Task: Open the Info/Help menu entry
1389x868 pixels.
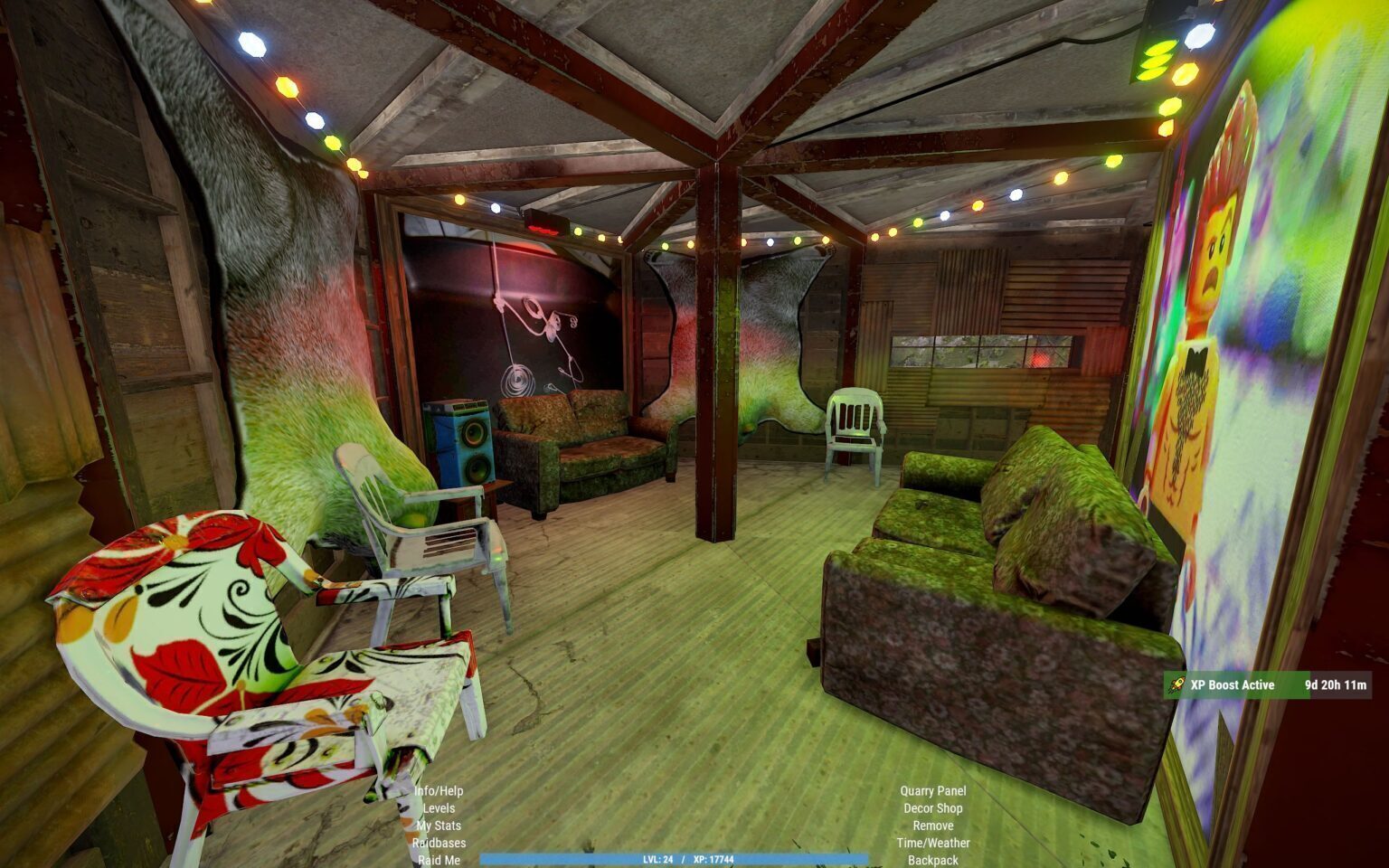Action: coord(439,791)
